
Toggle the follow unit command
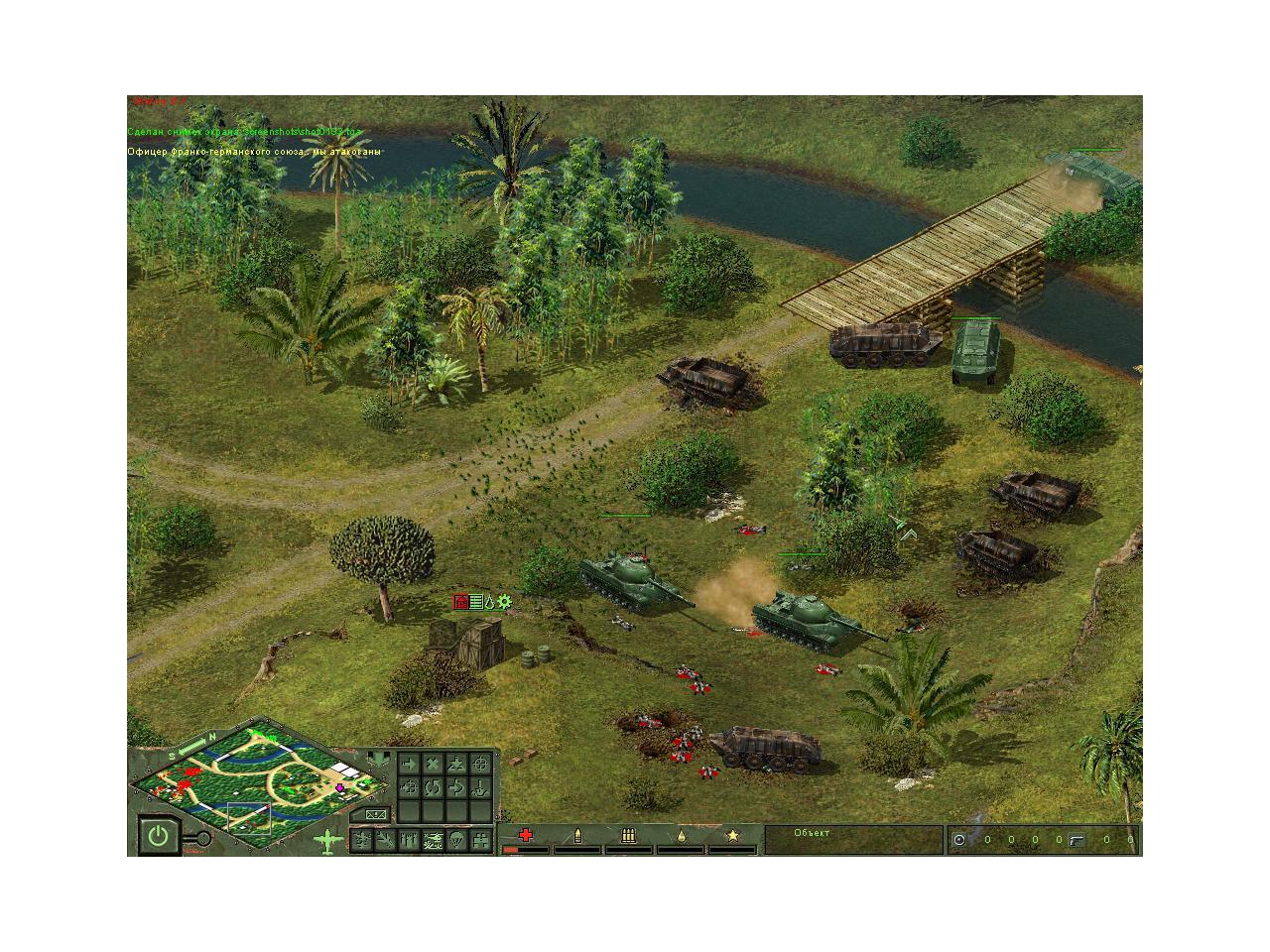456,787
